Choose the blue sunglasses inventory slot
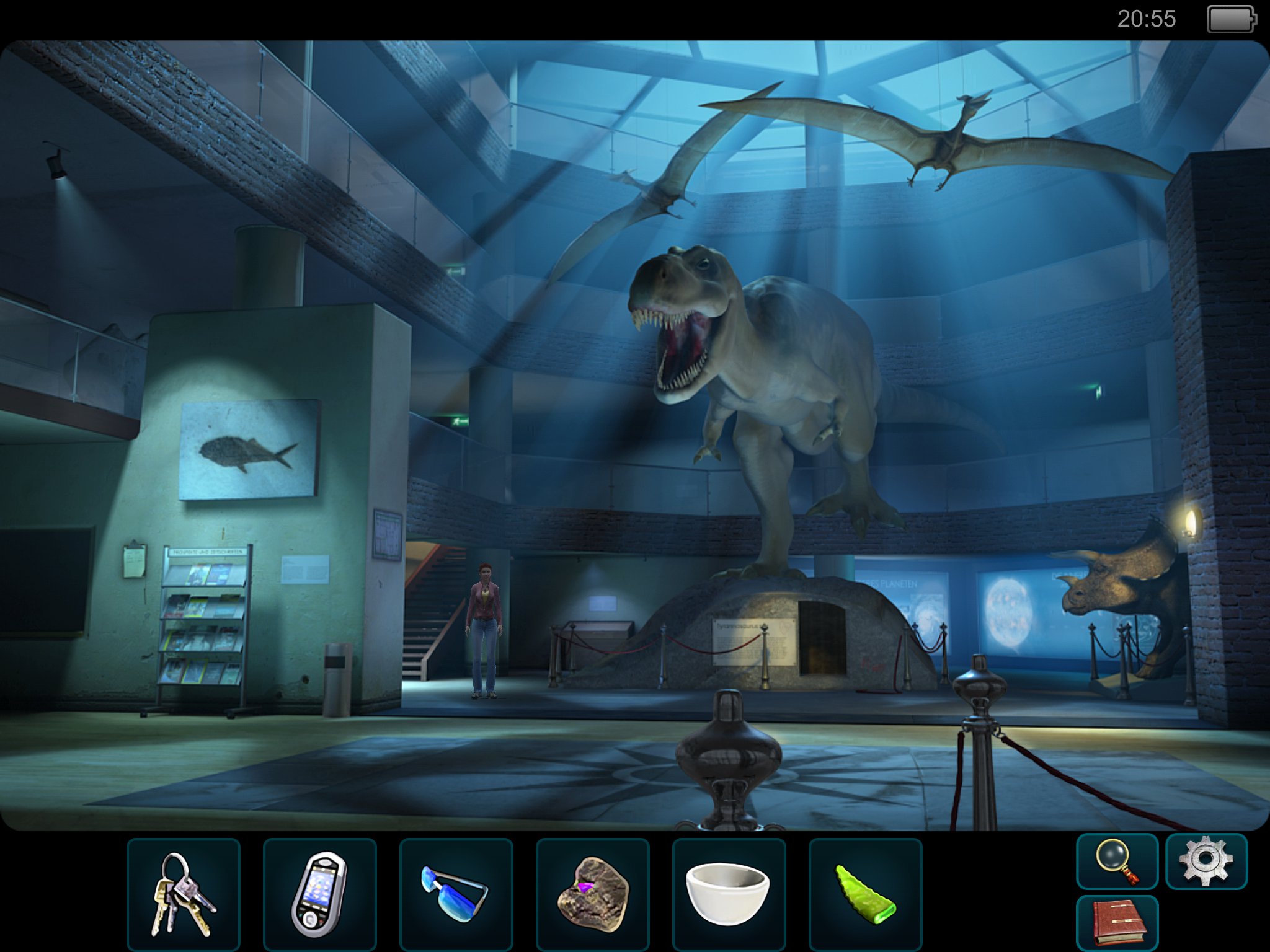Screen dimensions: 1270x952 click(456, 894)
